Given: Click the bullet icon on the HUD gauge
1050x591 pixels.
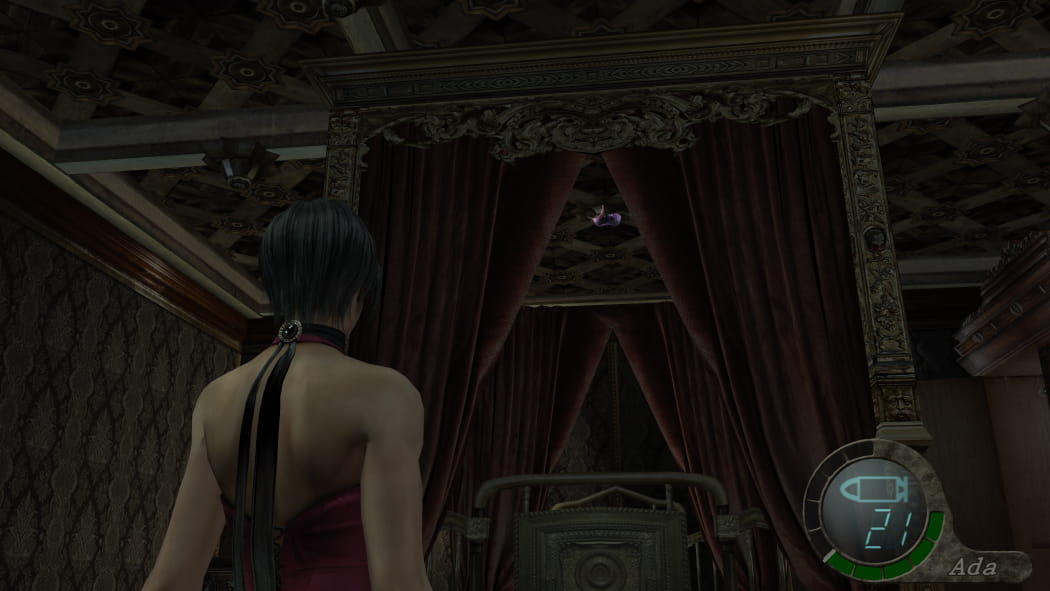Looking at the screenshot, I should click(875, 491).
